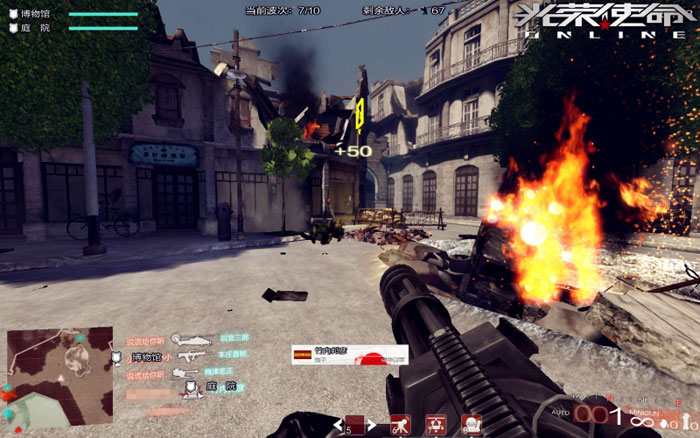Activate the helicopter support icon
The image size is (700, 438).
[435, 425]
